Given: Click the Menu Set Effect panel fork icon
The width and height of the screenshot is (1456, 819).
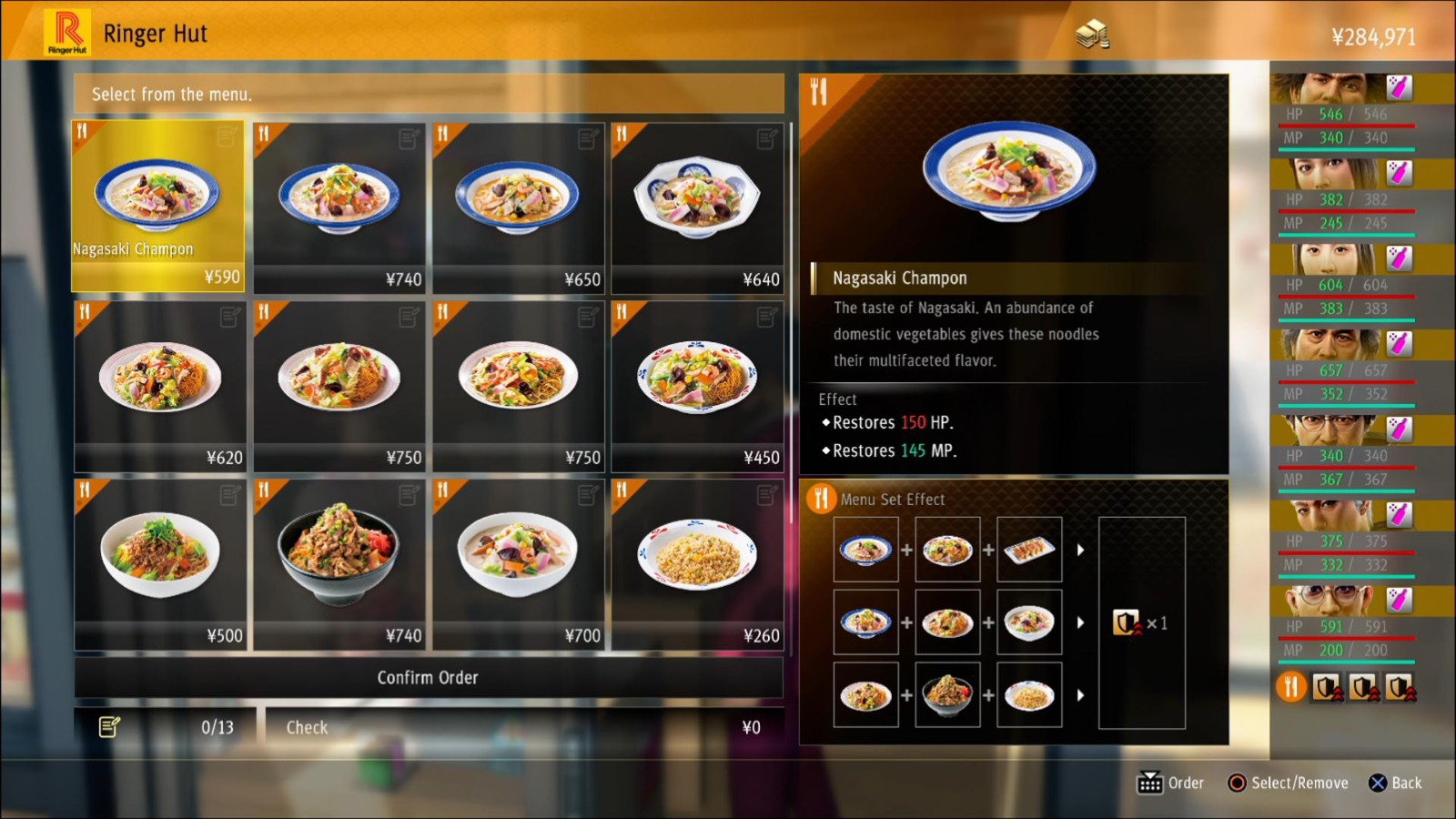Looking at the screenshot, I should pyautogui.click(x=823, y=499).
